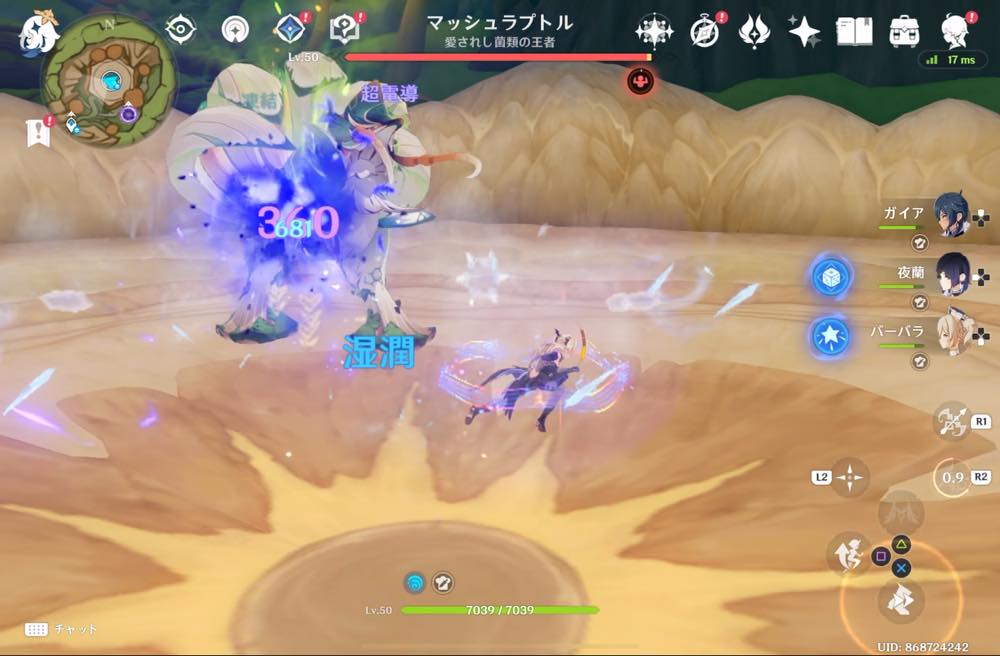Click the eye-shaped icon beside the minimap
The width and height of the screenshot is (1000, 656).
click(x=180, y=30)
